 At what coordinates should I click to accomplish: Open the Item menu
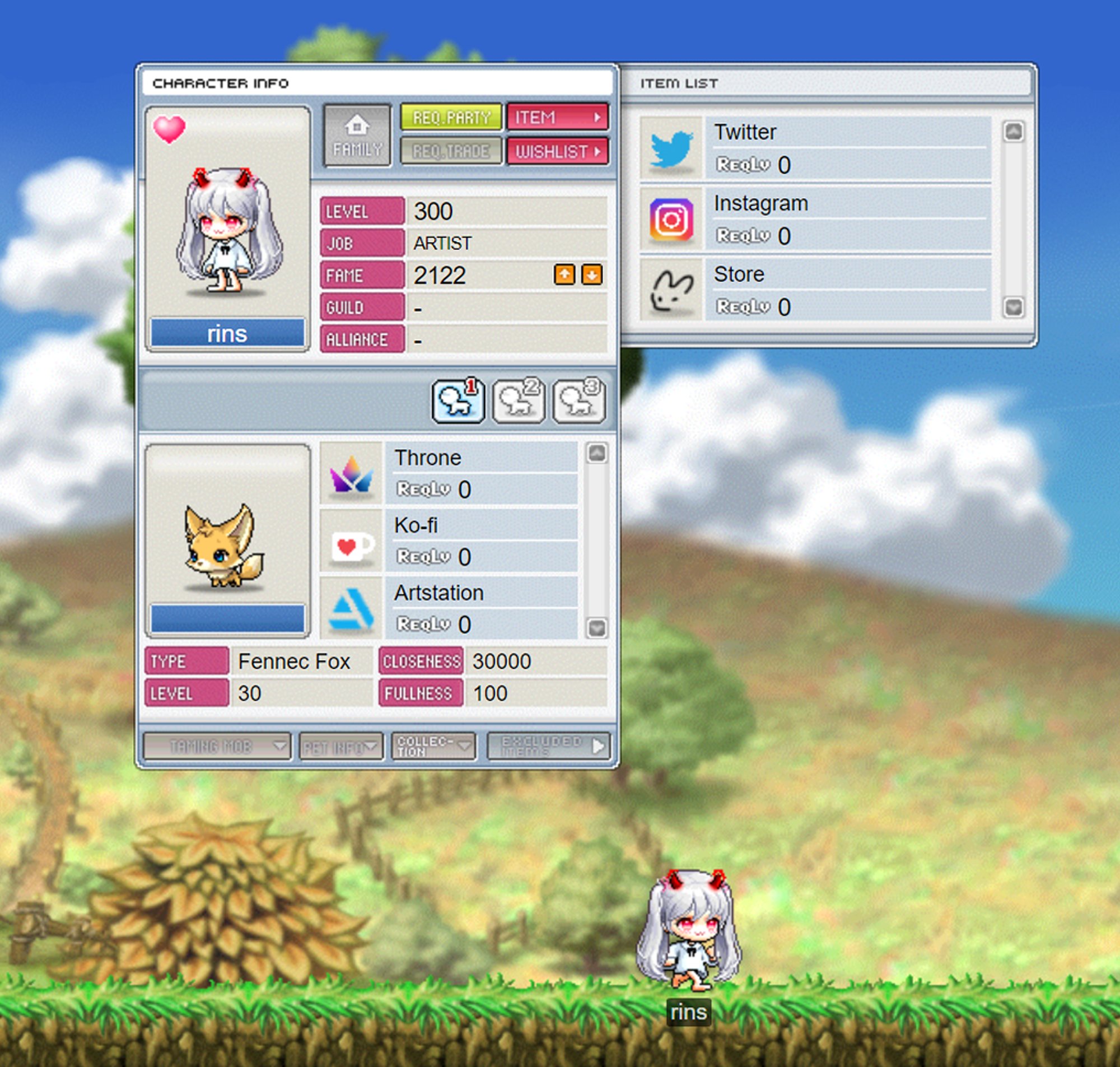556,117
